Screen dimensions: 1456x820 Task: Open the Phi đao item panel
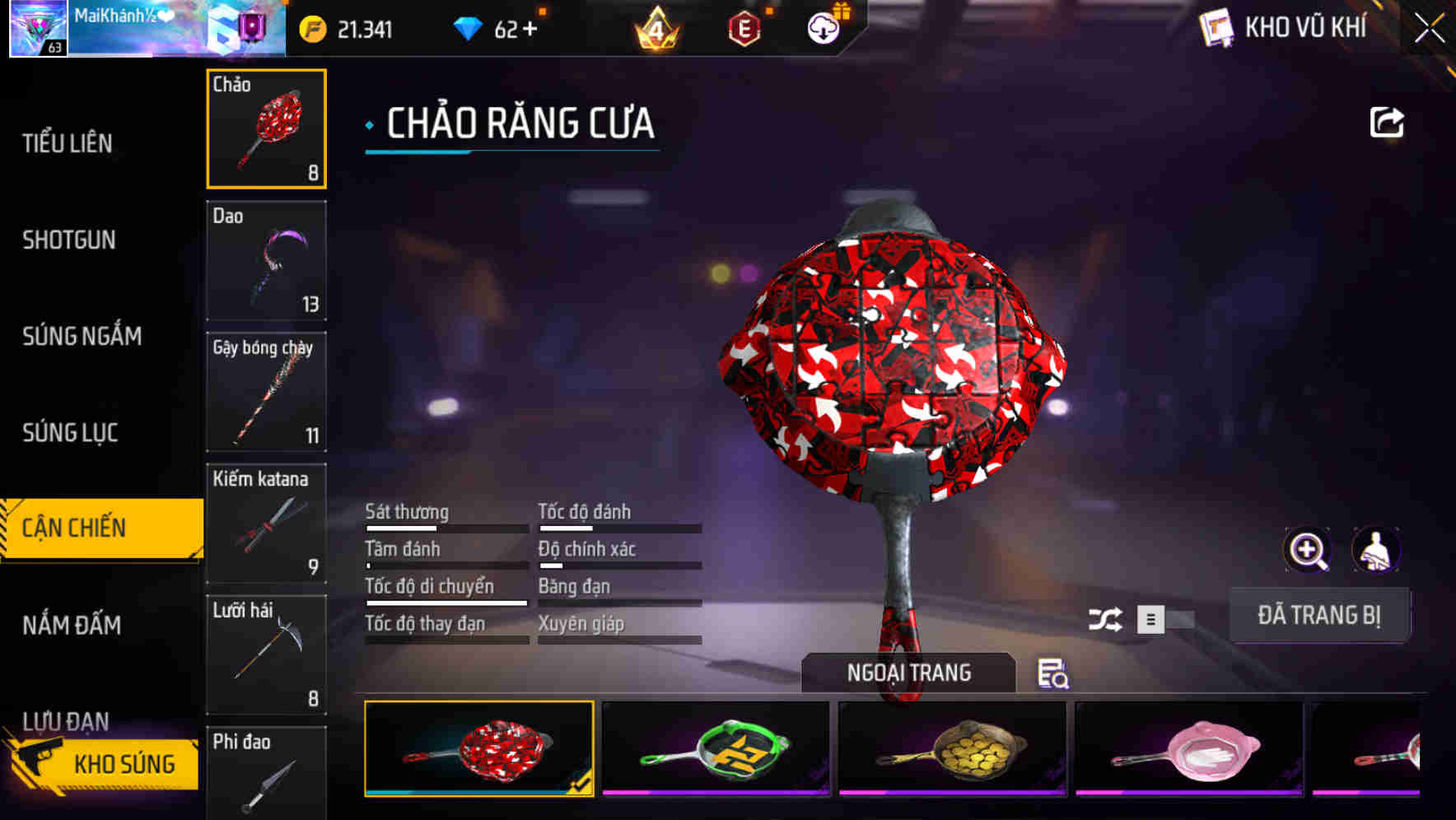(x=266, y=772)
